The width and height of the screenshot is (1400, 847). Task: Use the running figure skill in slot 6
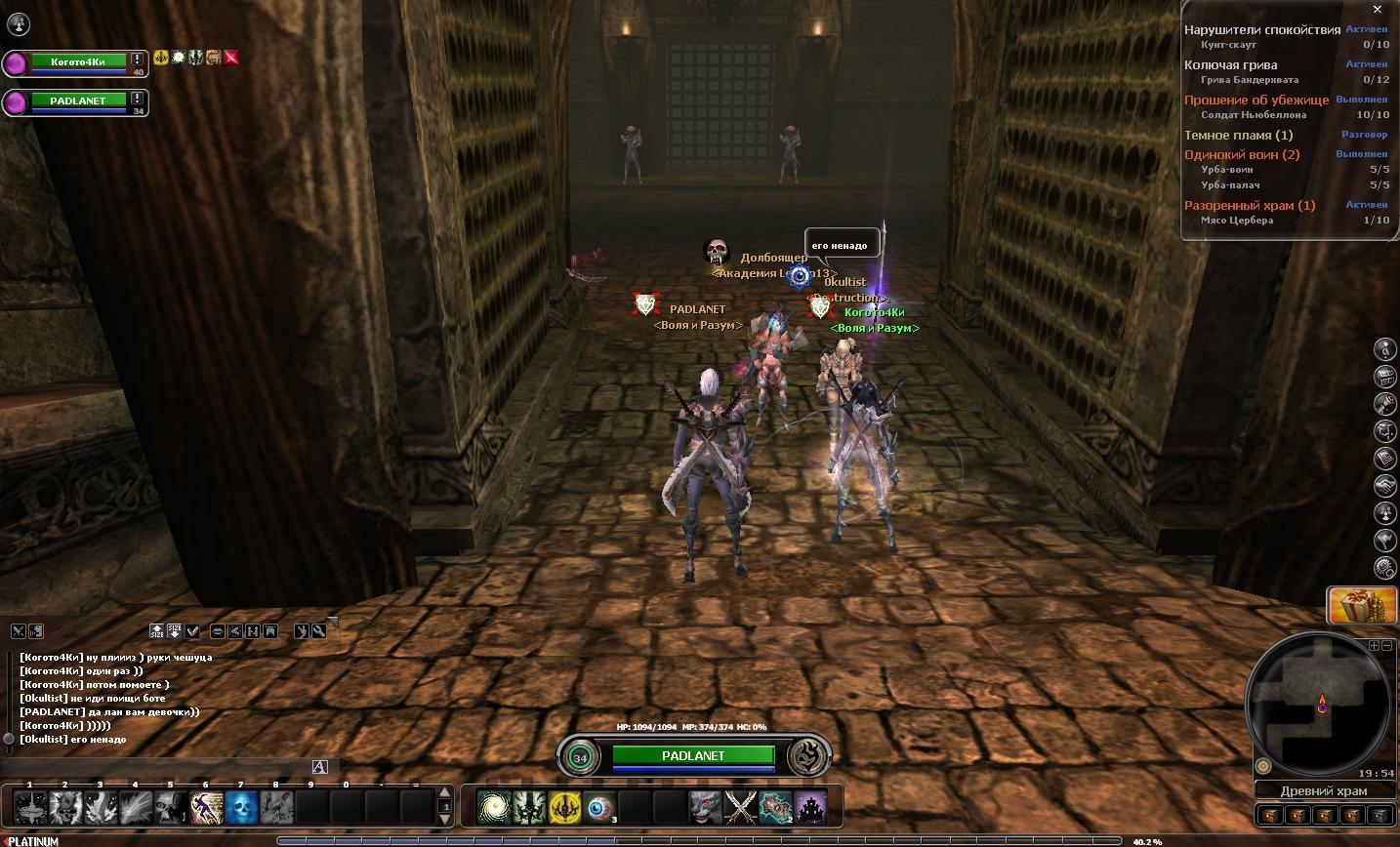click(206, 807)
